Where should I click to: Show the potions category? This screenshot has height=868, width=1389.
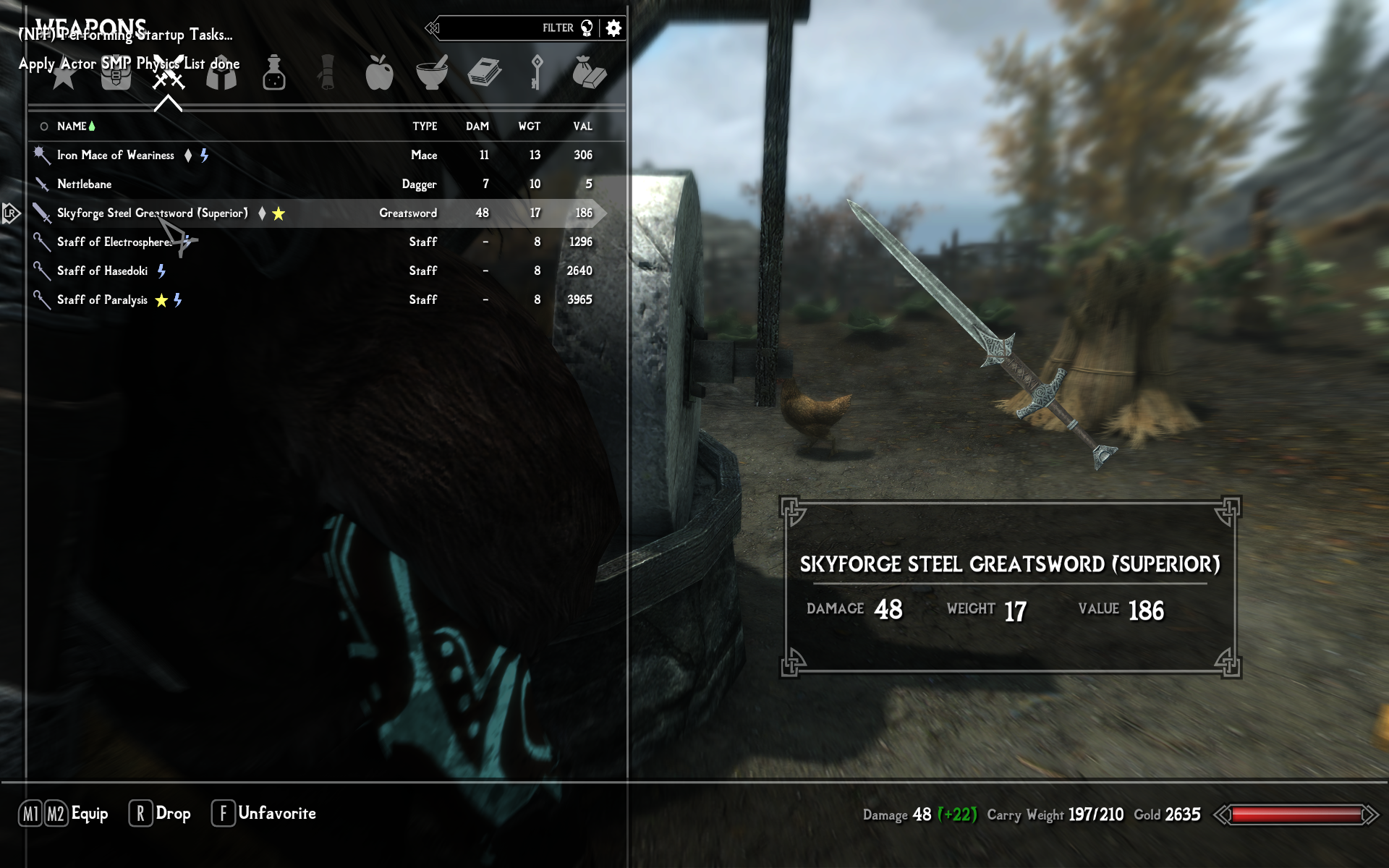(274, 74)
